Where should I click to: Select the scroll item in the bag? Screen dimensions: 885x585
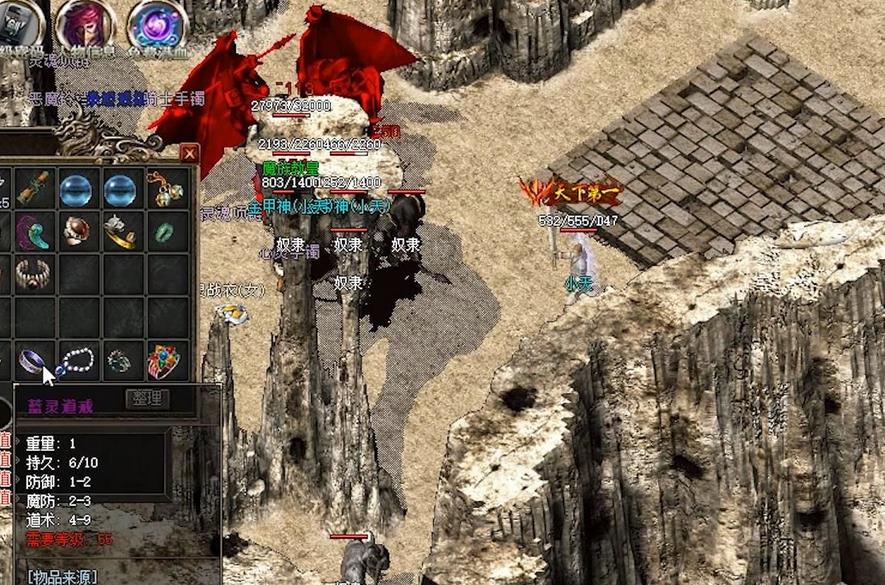point(33,187)
